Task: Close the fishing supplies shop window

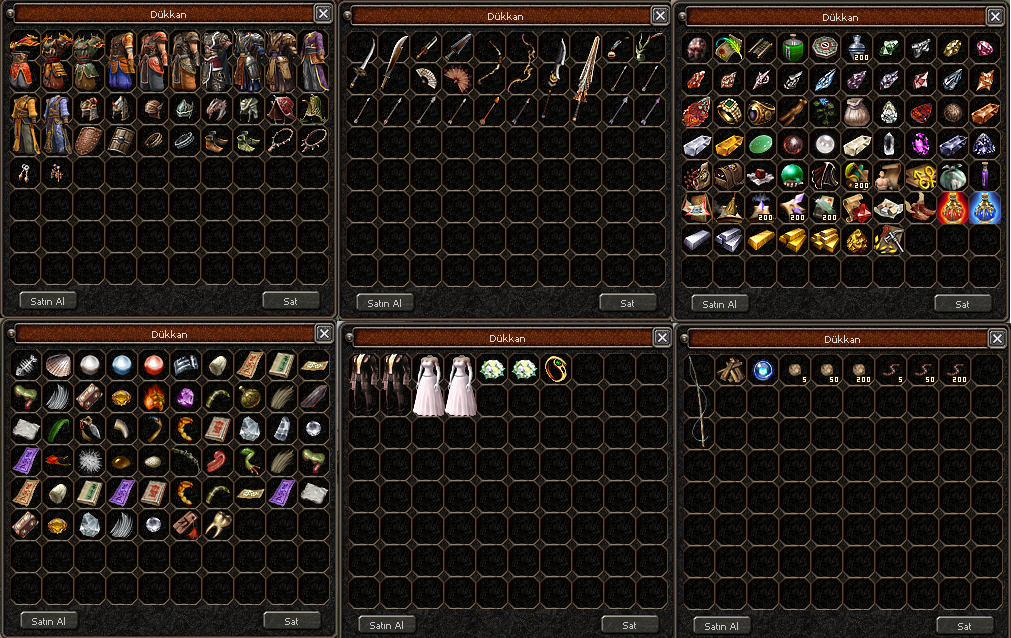Action: (995, 340)
